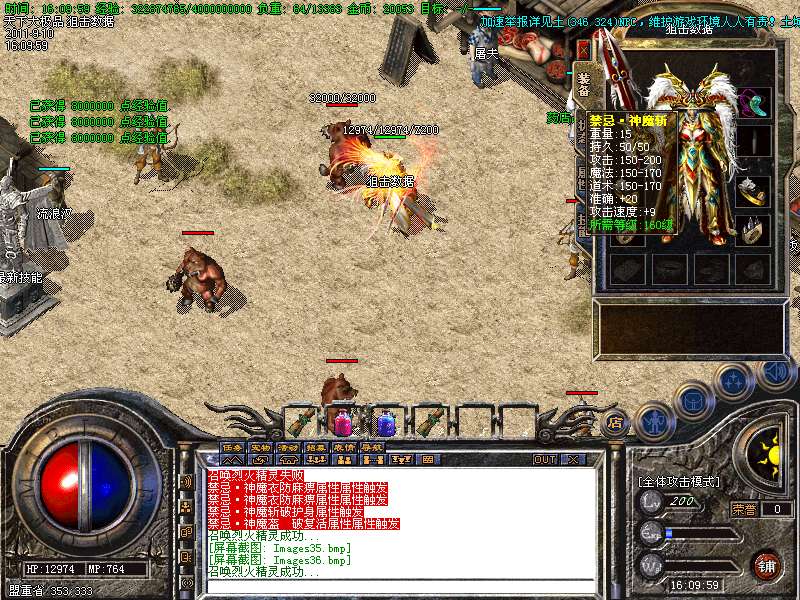Change the 全体攻击模式 attack mode
The width and height of the screenshot is (800, 600).
[680, 482]
